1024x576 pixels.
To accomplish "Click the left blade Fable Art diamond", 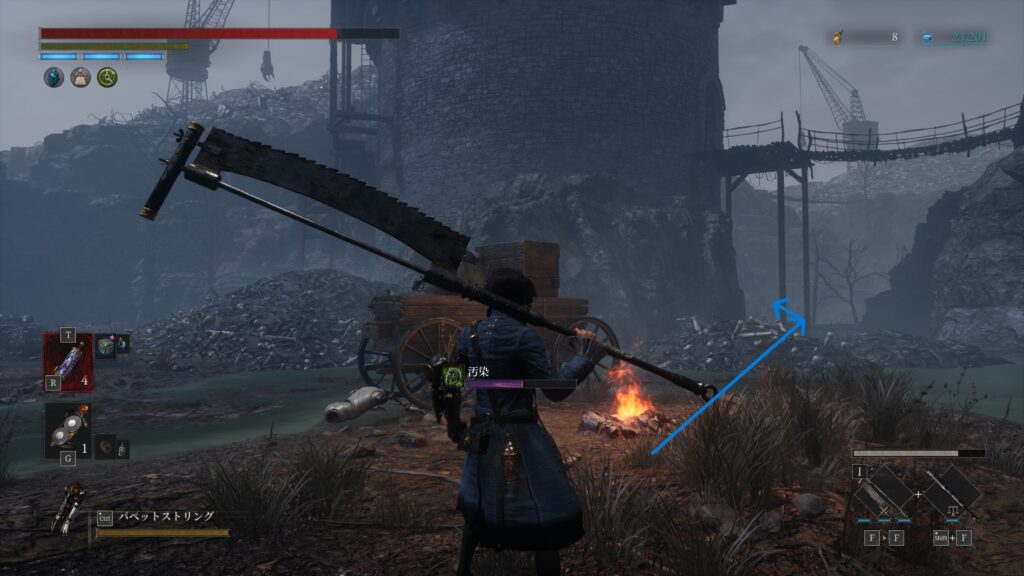I will 882,492.
